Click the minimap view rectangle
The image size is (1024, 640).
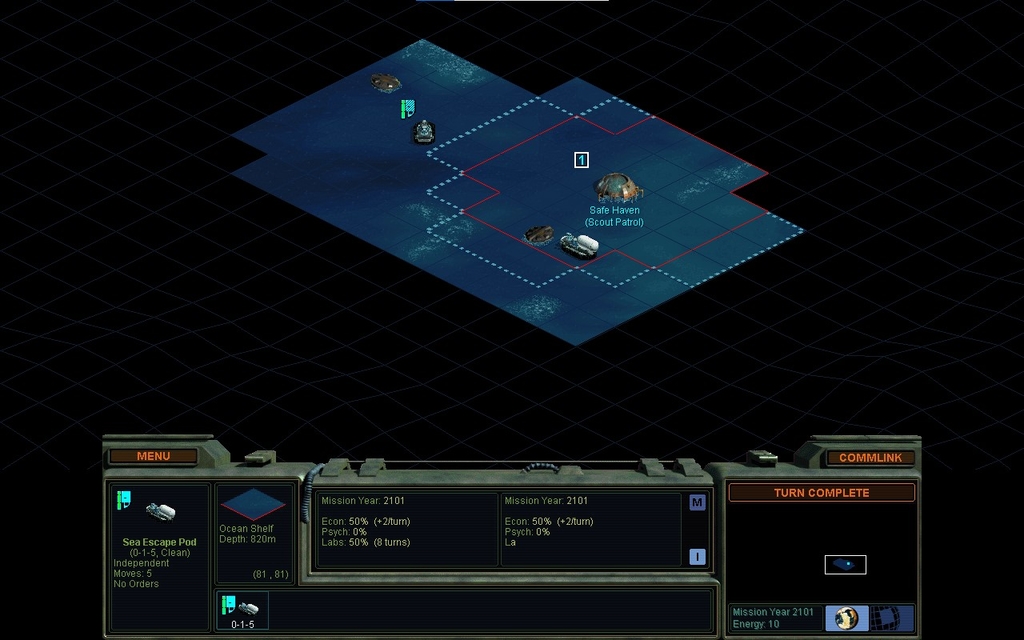845,565
